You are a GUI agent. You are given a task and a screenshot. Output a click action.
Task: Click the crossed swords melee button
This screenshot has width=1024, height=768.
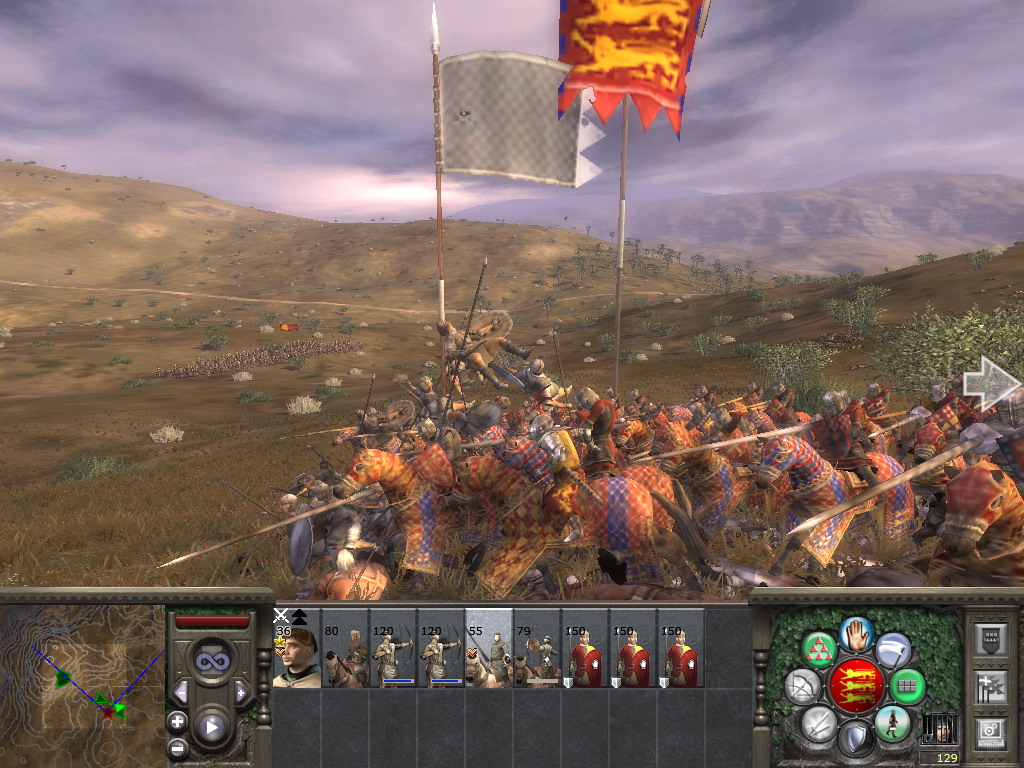pyautogui.click(x=819, y=723)
